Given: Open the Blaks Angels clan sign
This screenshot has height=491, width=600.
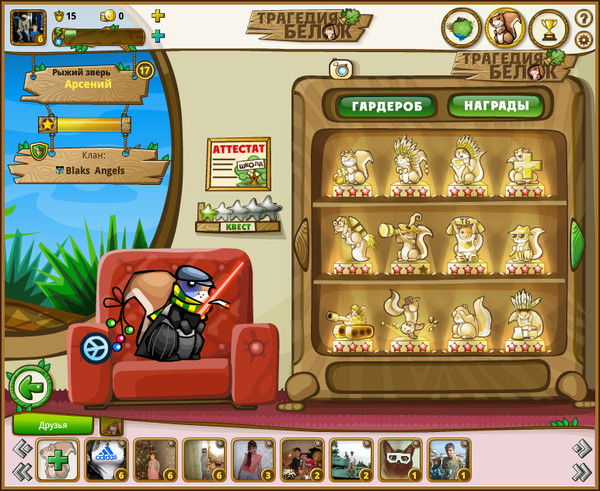Looking at the screenshot, I should 90,164.
